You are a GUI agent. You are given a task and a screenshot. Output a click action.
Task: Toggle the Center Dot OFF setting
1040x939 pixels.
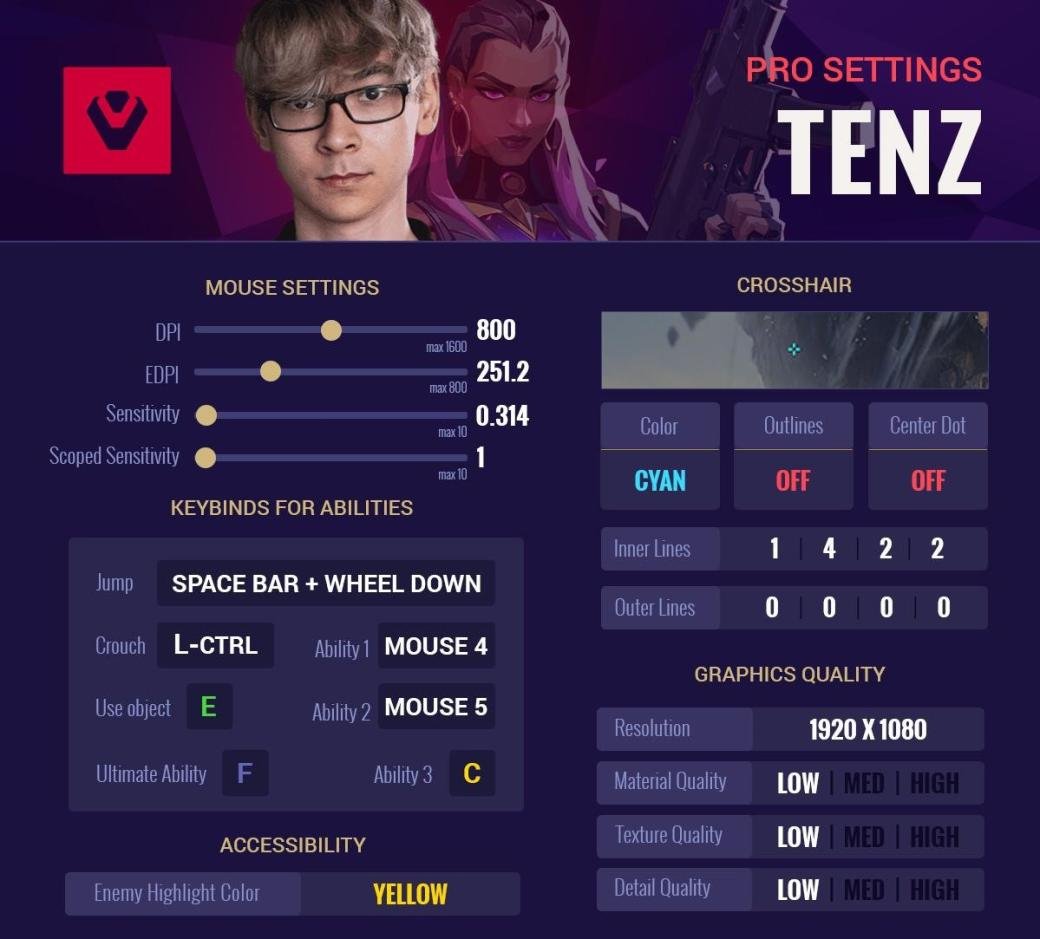[927, 481]
